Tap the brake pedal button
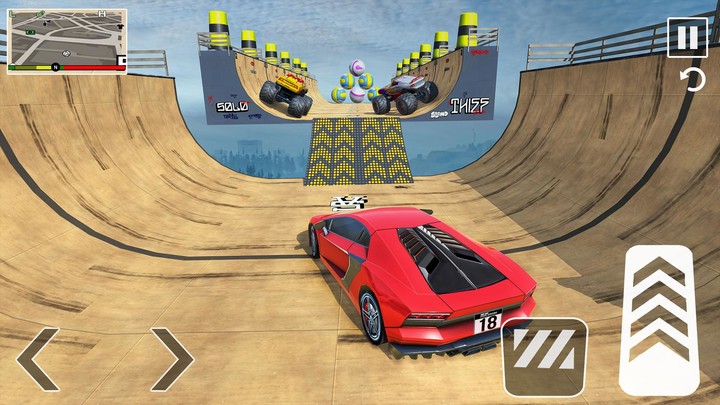The width and height of the screenshot is (720, 405). click(544, 356)
